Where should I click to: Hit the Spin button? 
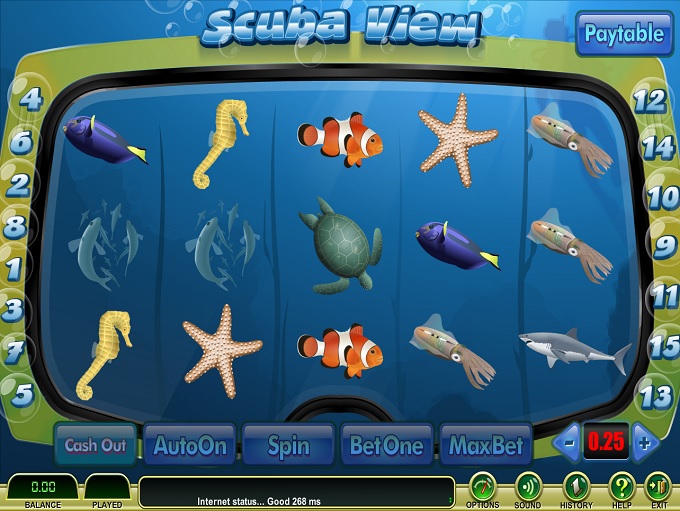tap(287, 445)
